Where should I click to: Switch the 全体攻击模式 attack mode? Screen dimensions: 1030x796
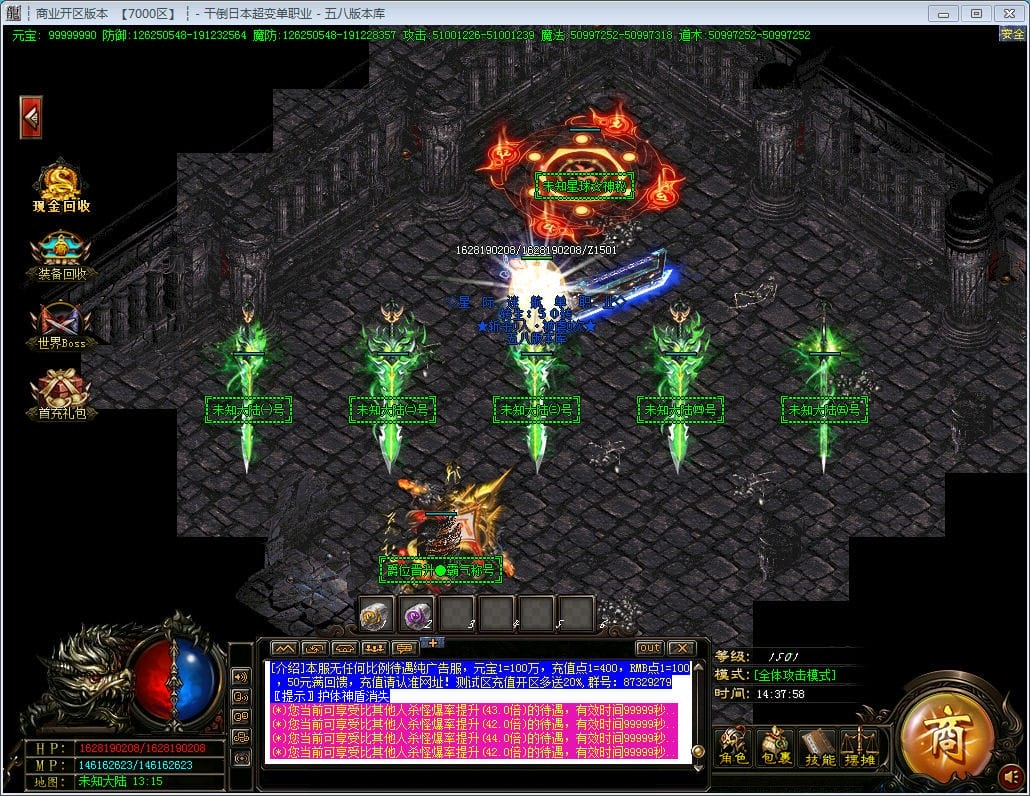[x=795, y=675]
